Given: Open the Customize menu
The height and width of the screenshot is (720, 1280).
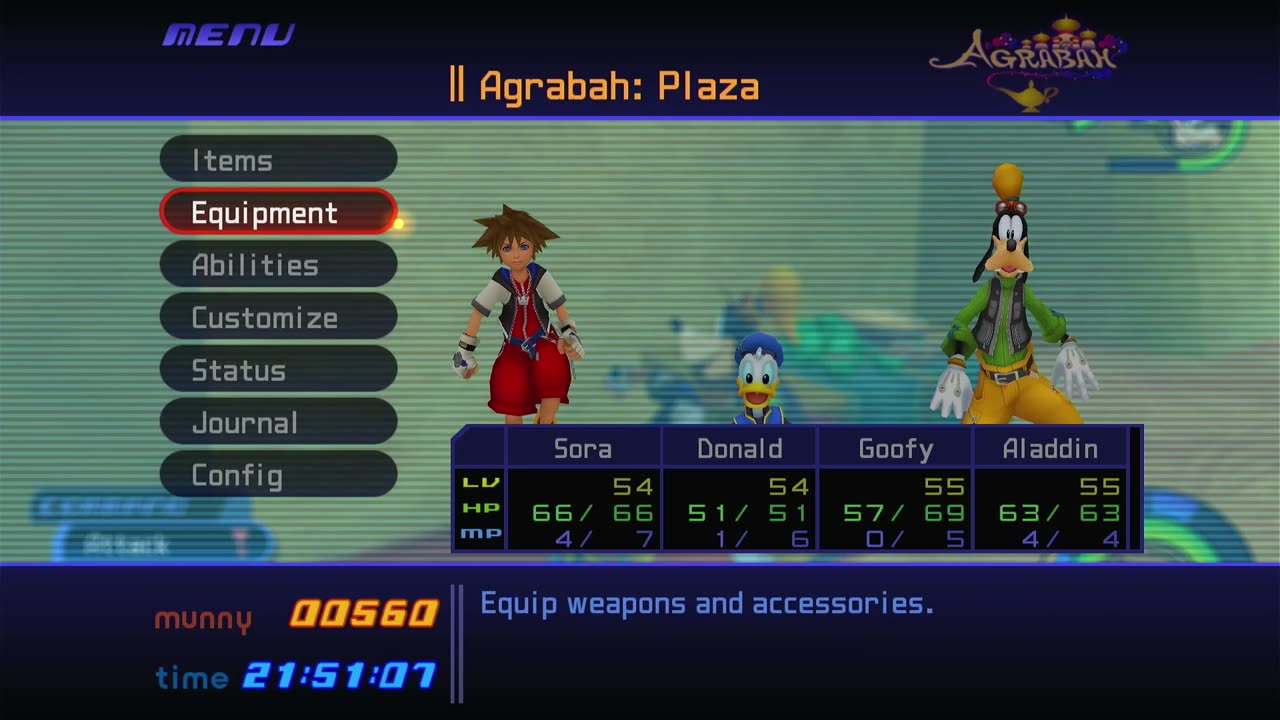Looking at the screenshot, I should pyautogui.click(x=278, y=318).
